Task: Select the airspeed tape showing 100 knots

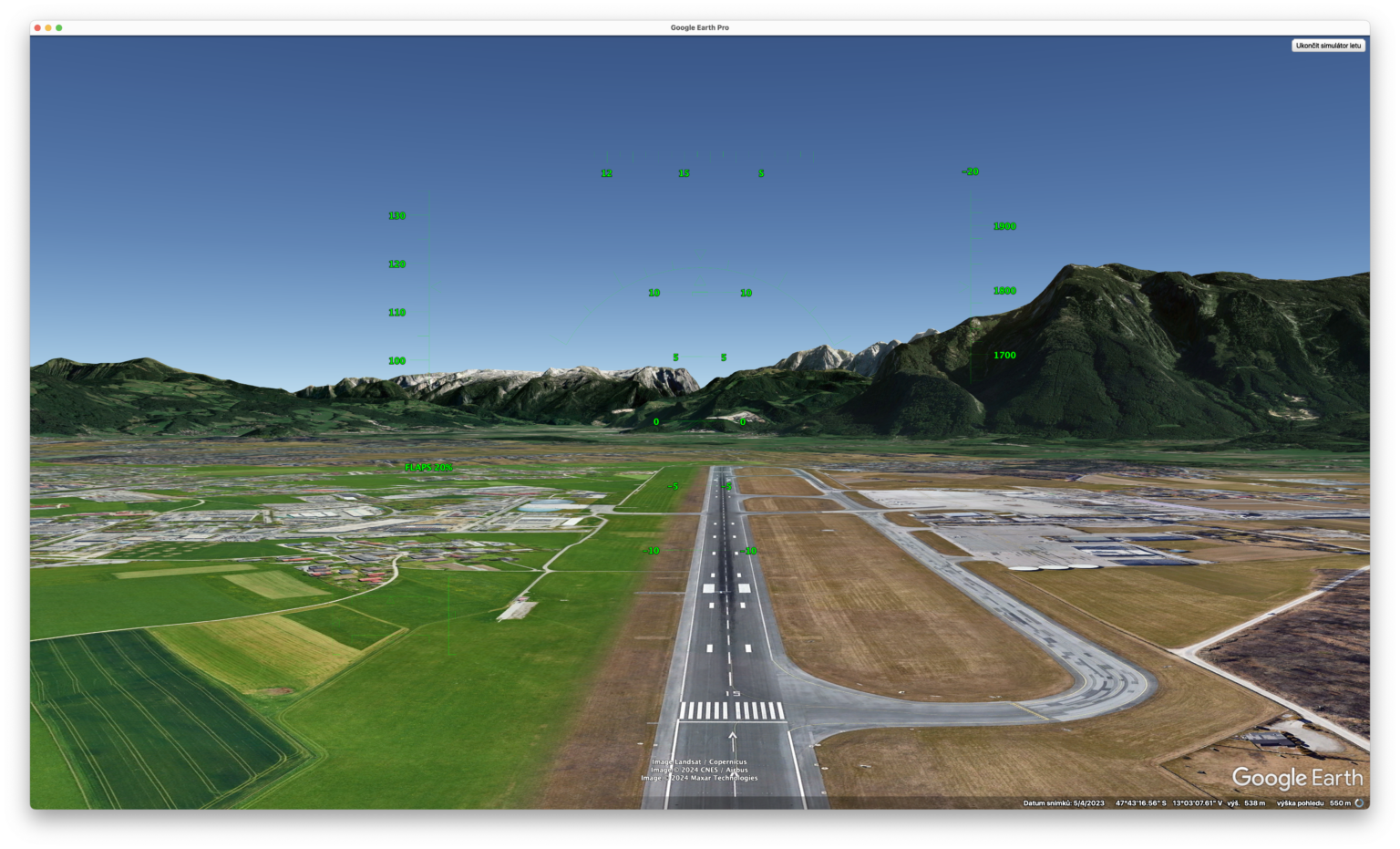Action: click(x=395, y=360)
